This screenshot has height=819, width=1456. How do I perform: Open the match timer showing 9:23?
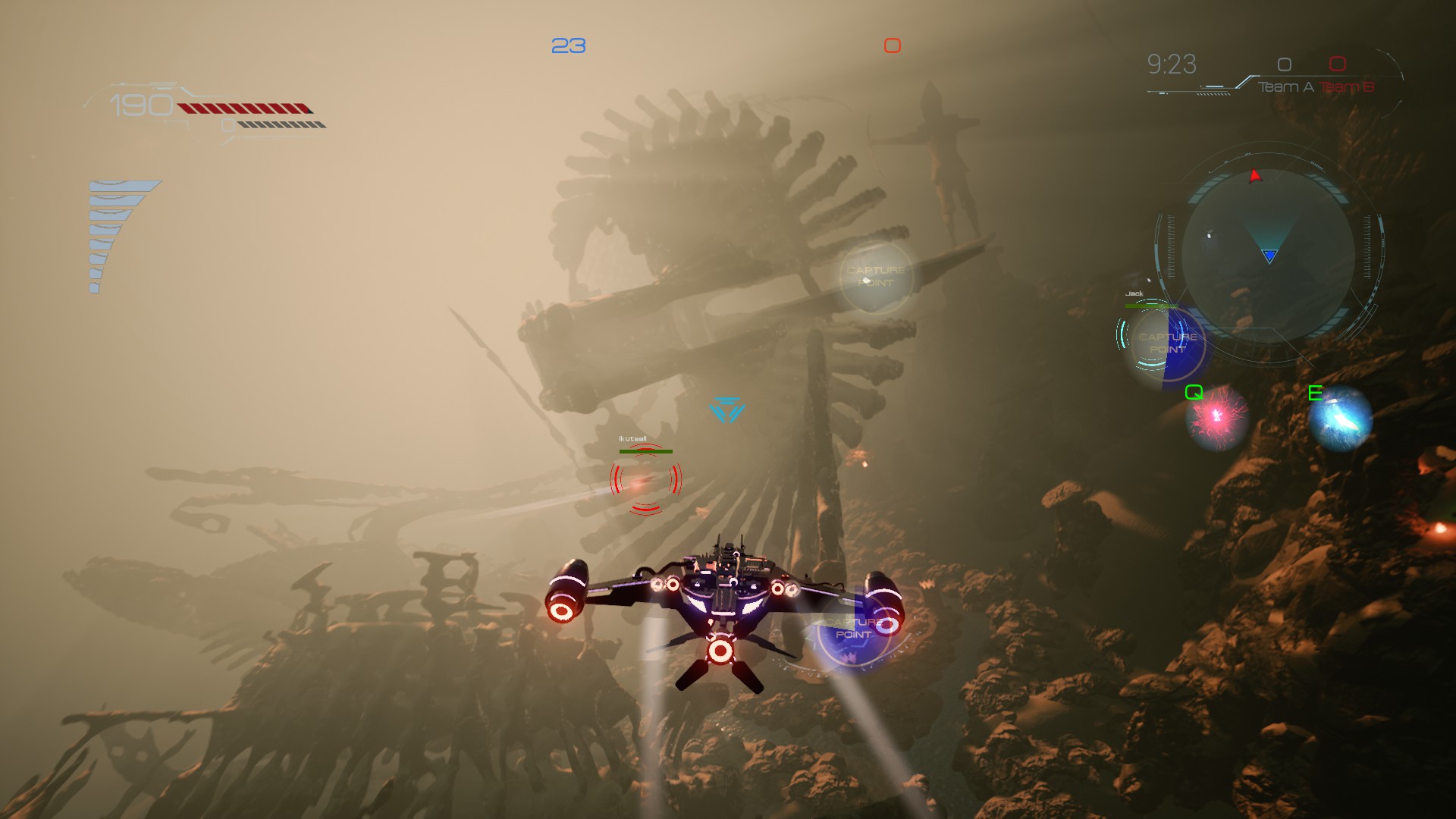pos(1171,65)
